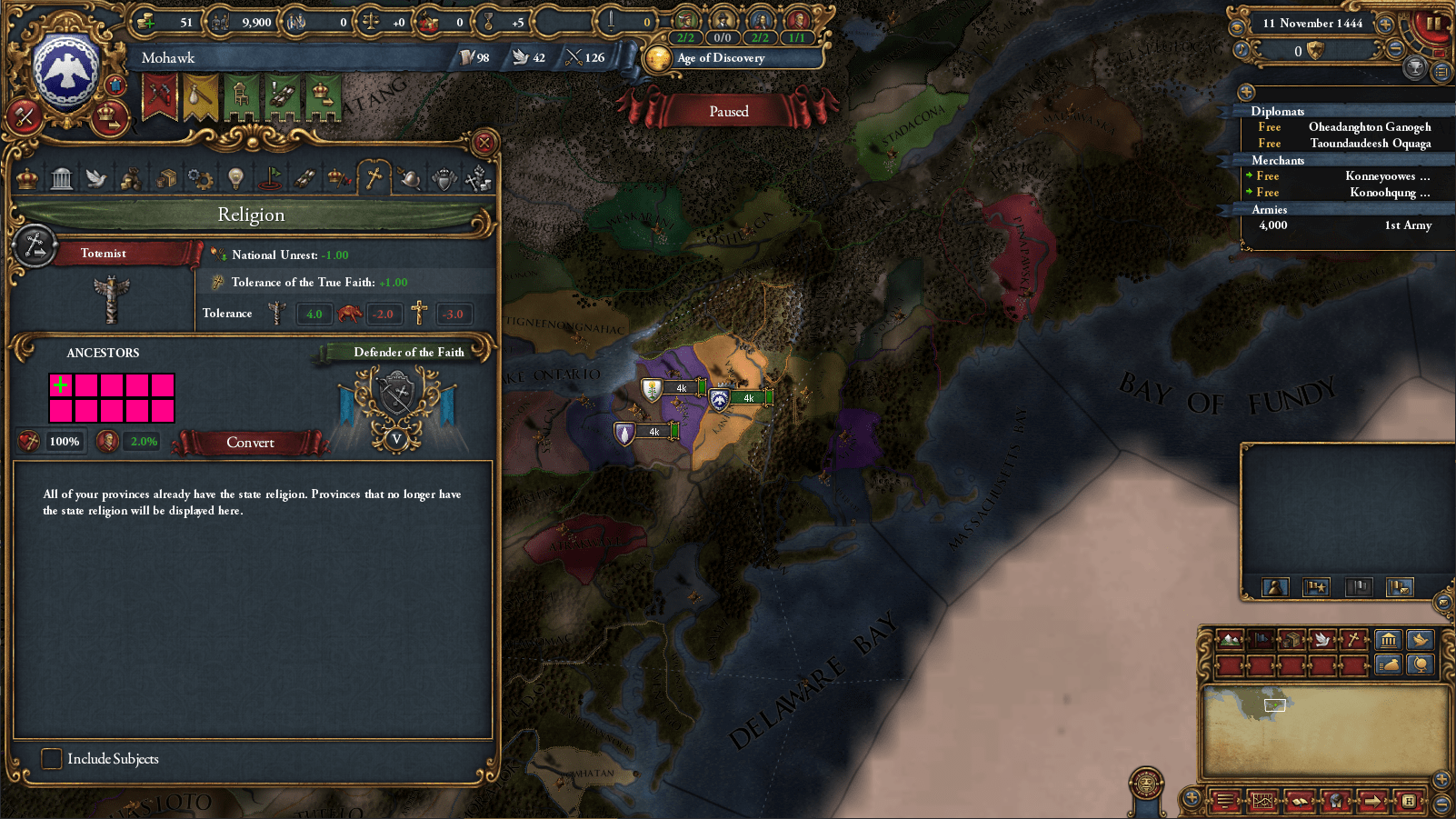1456x819 pixels.
Task: Tick the Include Subjects checkbox
Action: [52, 758]
